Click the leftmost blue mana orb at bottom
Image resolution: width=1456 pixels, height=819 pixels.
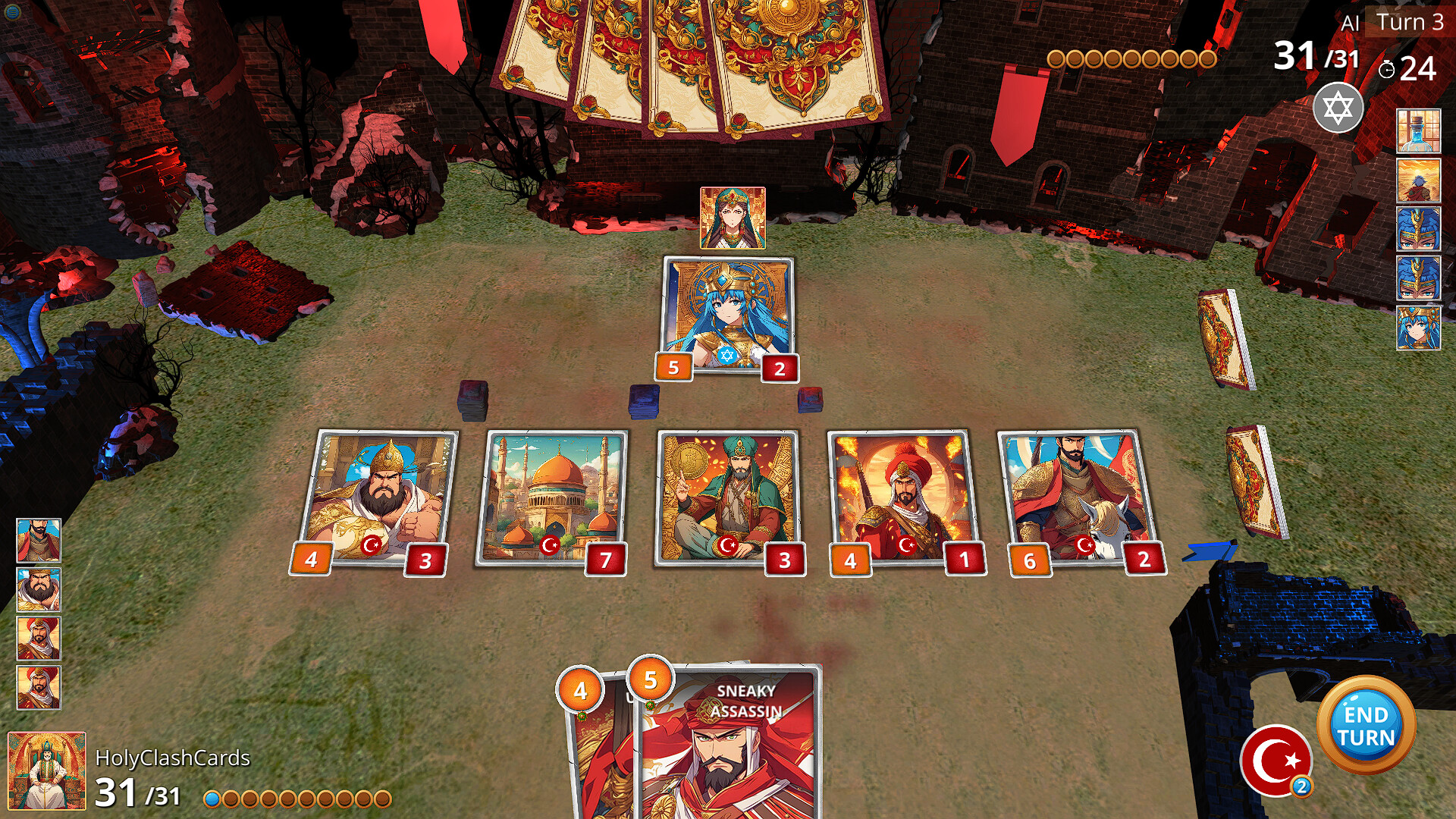(213, 797)
